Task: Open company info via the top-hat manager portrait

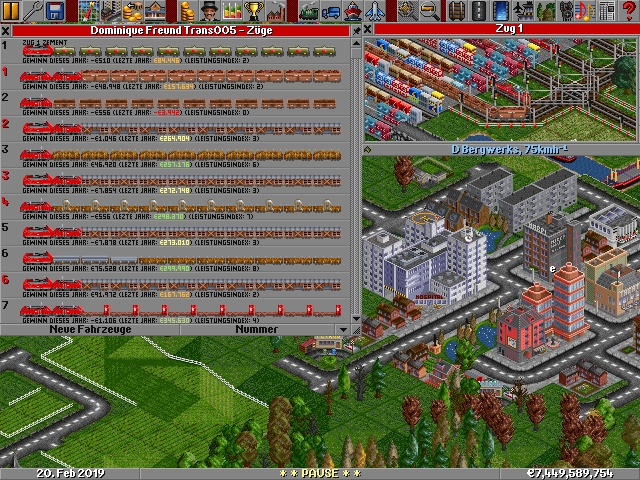Action: [210, 11]
